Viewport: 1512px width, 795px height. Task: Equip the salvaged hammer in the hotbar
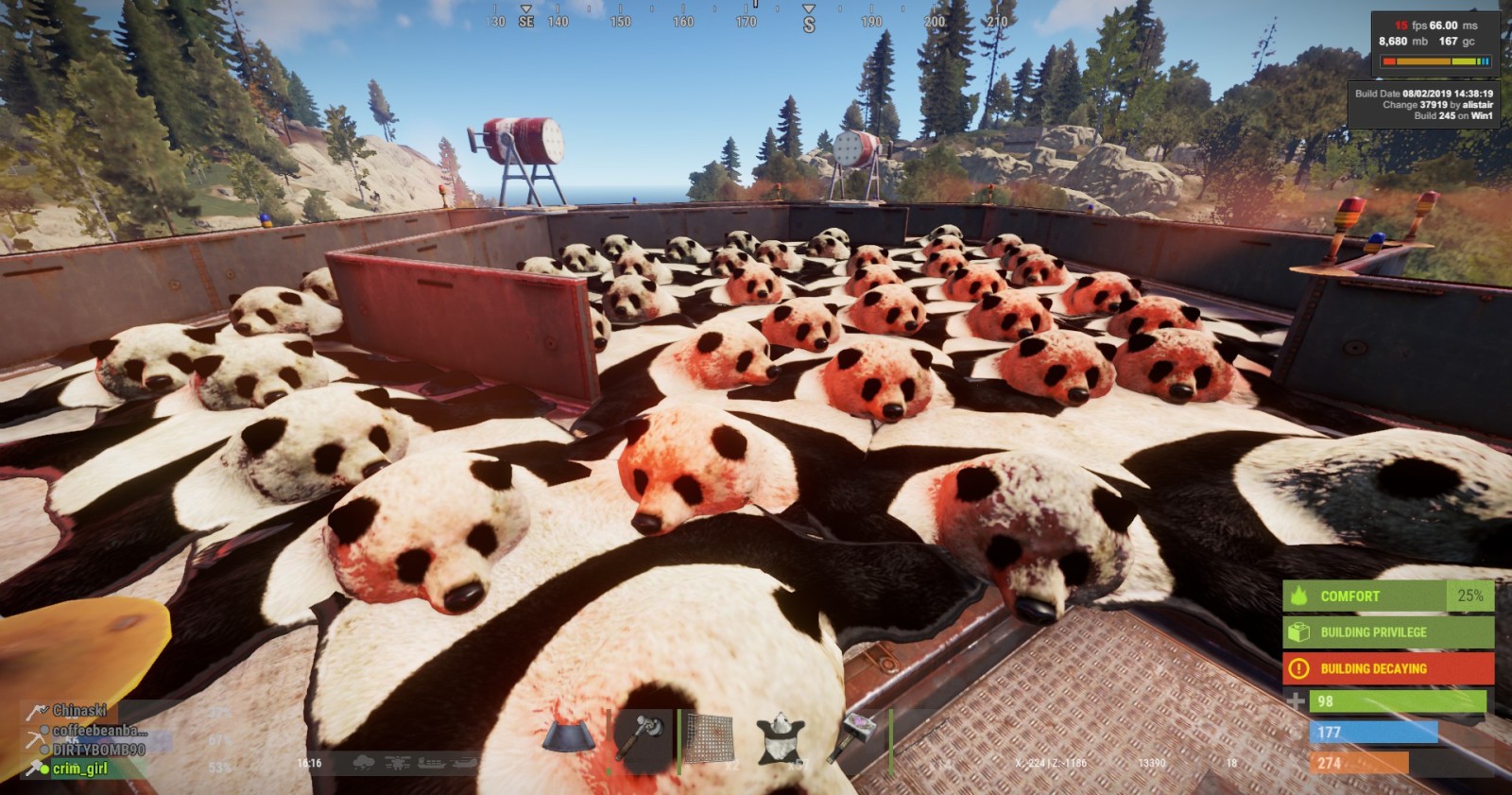pos(642,736)
